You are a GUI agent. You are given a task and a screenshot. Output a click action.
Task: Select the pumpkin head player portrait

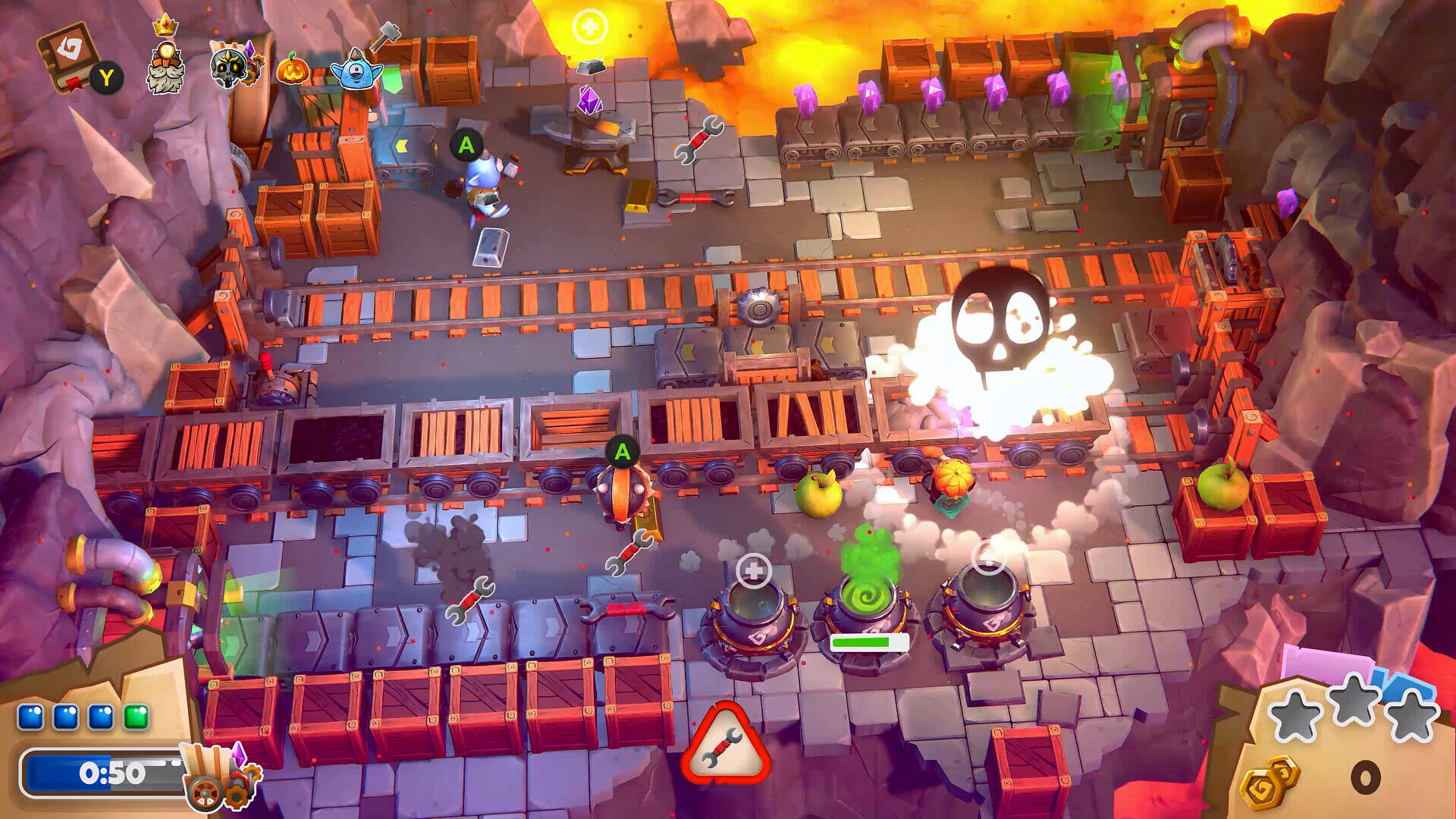pos(293,70)
